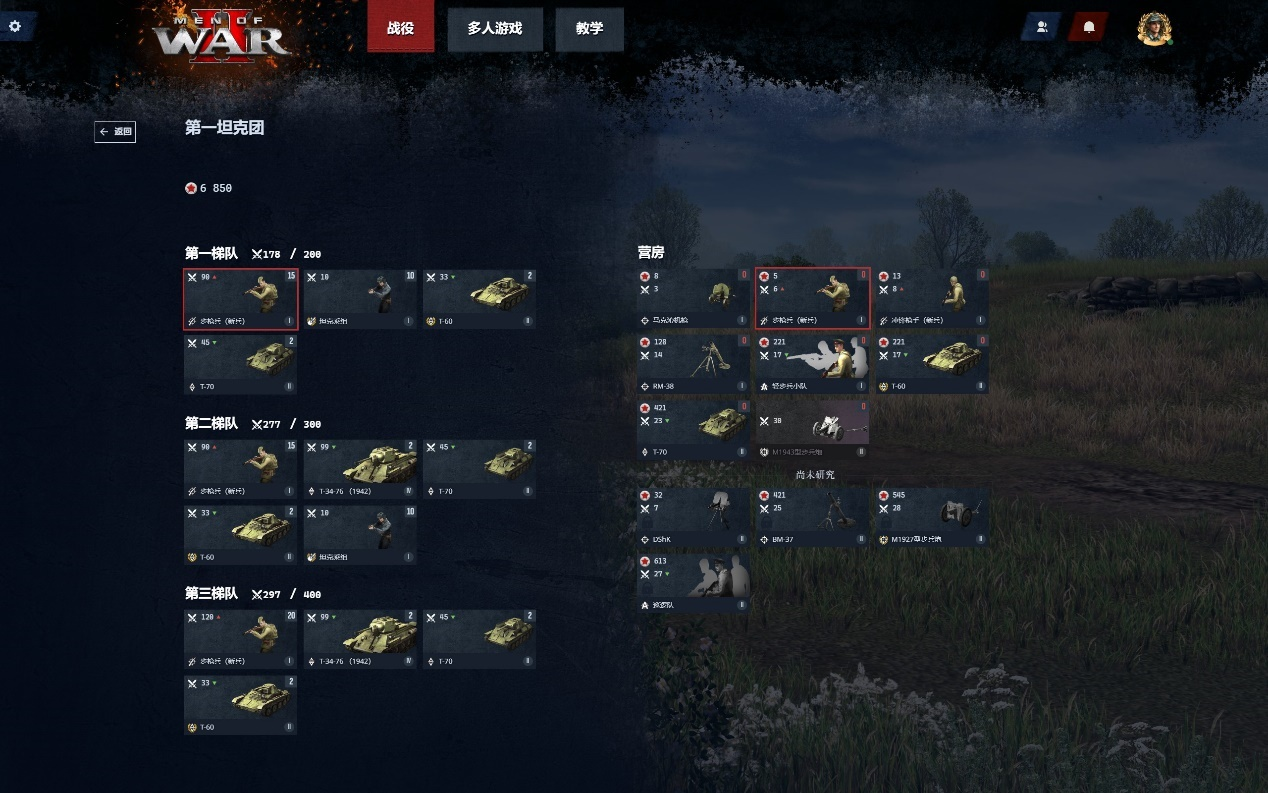1268x793 pixels.
Task: Pick the RM-38 mortar card
Action: pyautogui.click(x=693, y=364)
